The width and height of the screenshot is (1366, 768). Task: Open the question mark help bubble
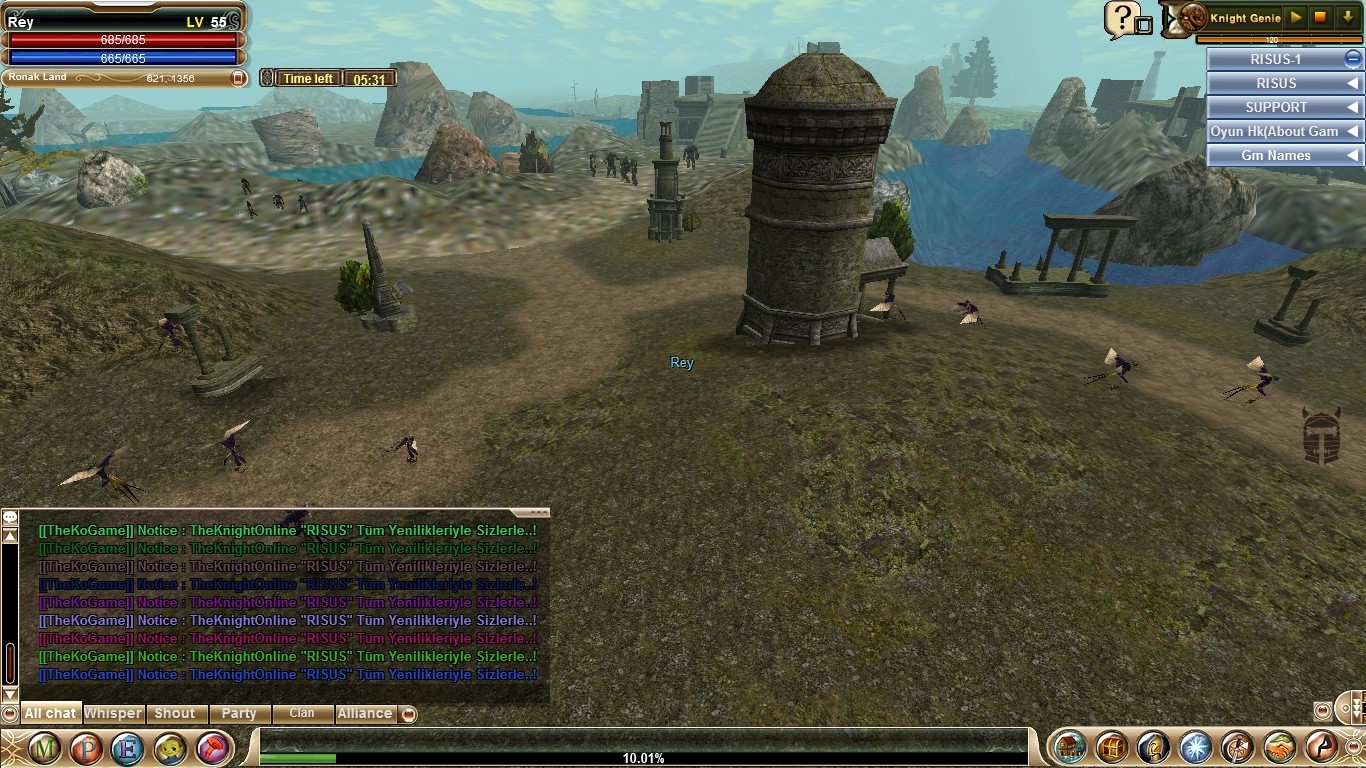click(x=1122, y=18)
